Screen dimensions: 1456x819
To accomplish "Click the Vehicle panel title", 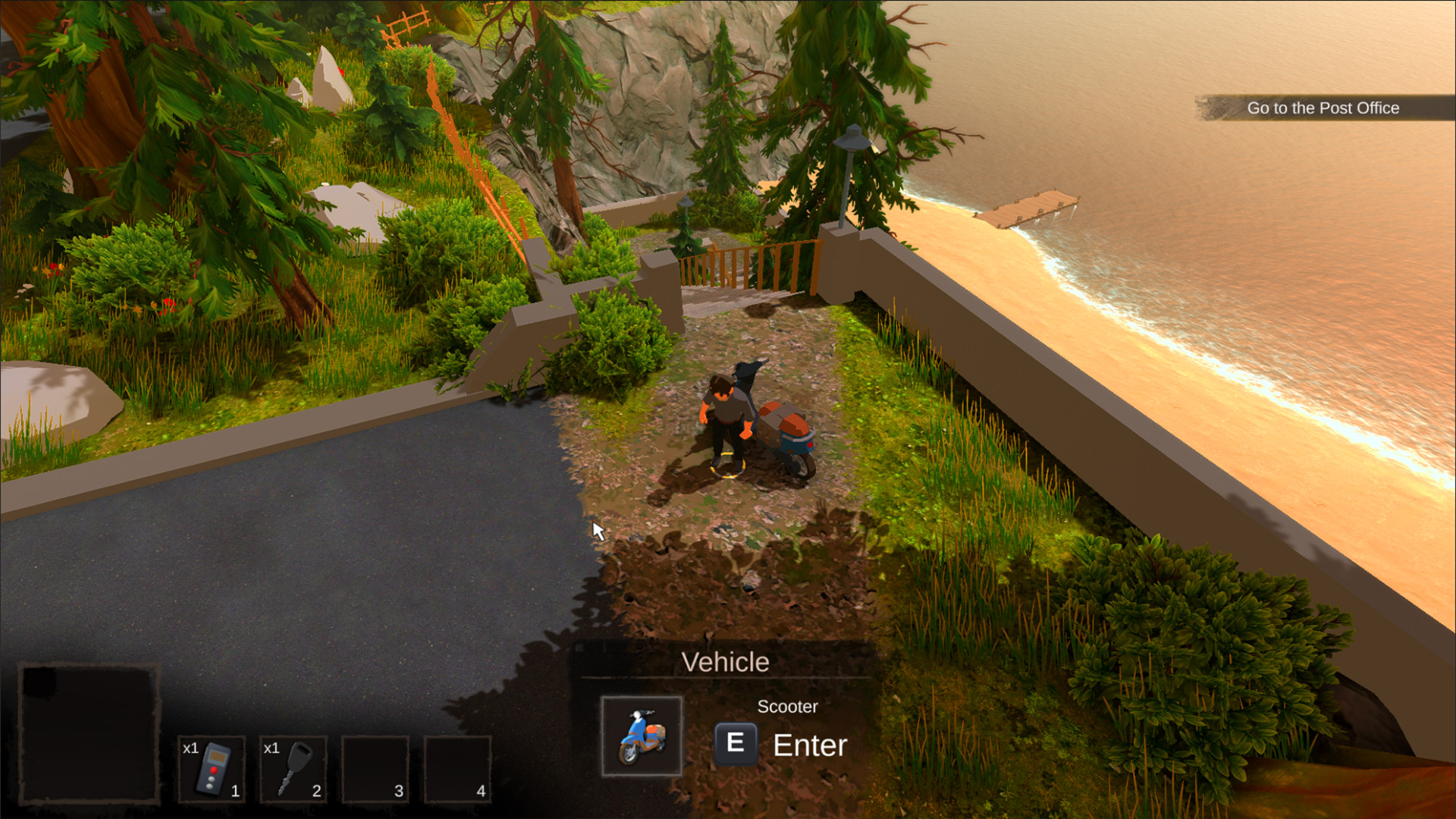I will [726, 661].
